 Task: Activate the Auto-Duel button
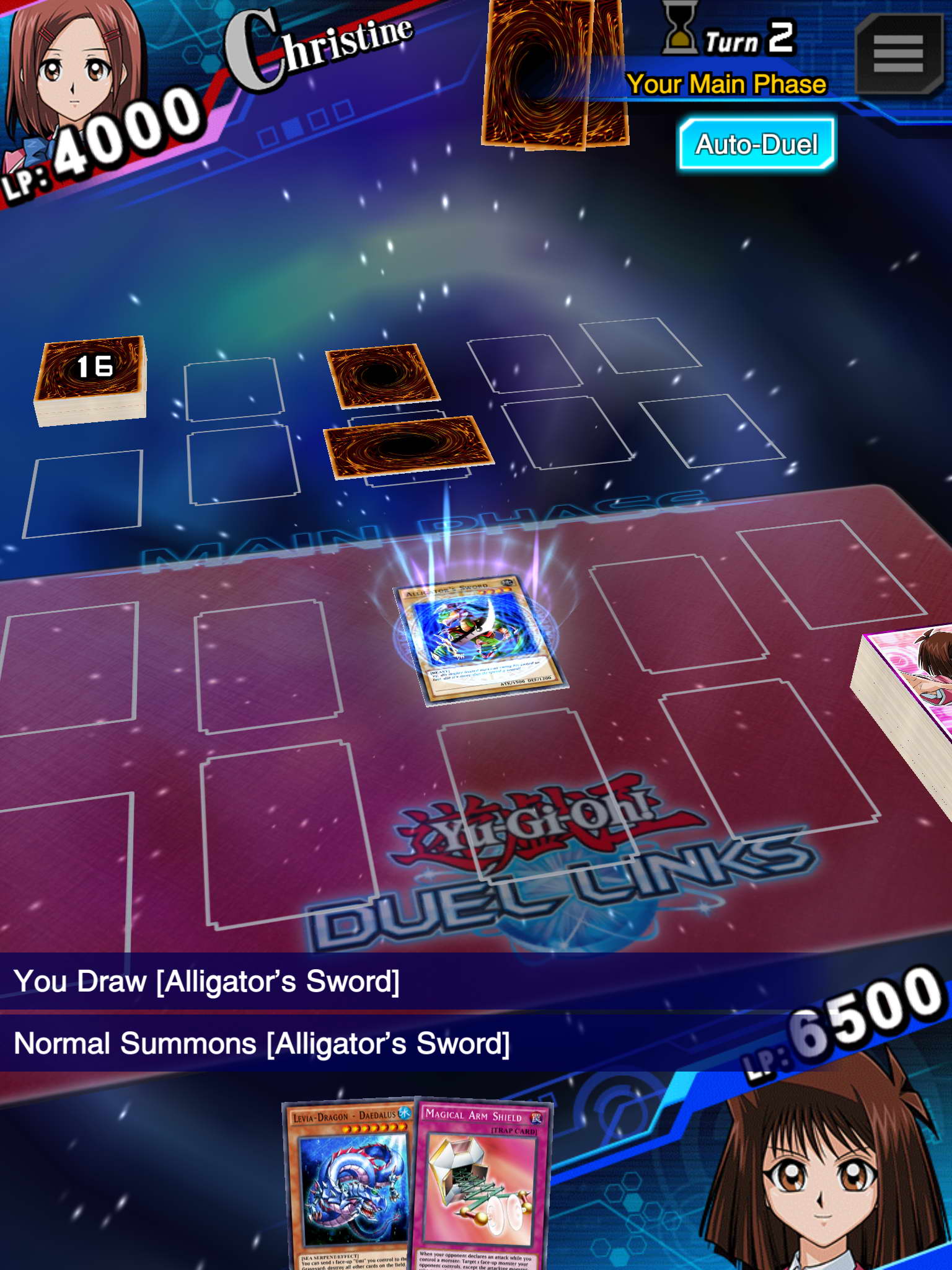pyautogui.click(x=756, y=144)
